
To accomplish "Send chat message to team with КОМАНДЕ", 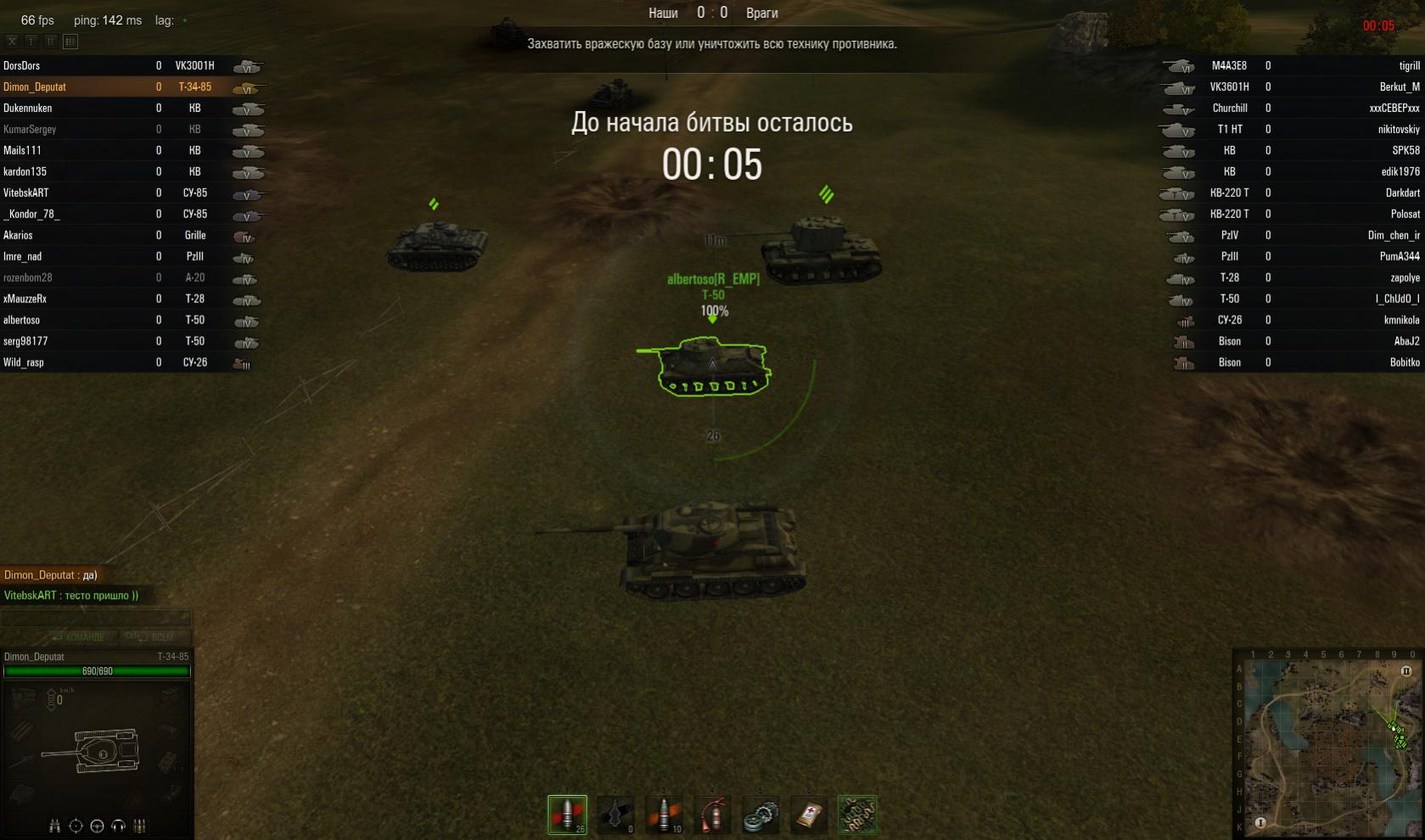I will point(78,637).
